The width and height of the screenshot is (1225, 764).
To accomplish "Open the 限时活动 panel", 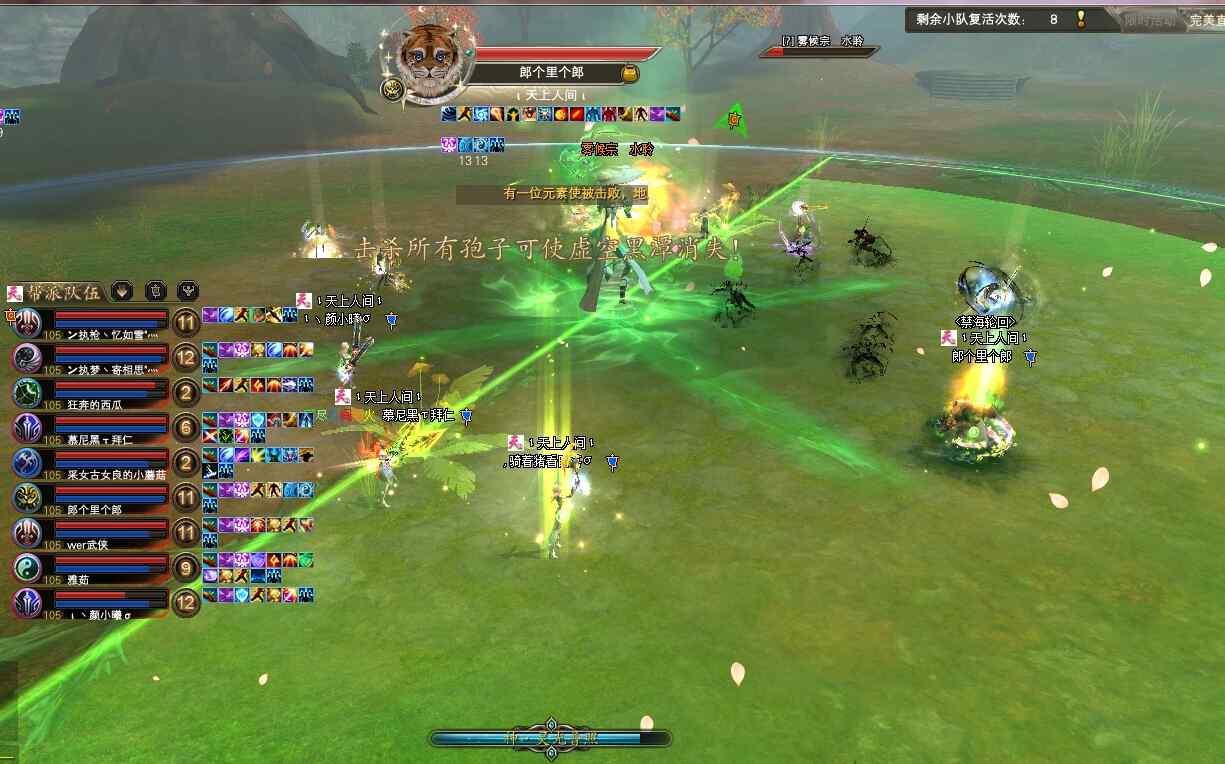I will (x=1150, y=20).
